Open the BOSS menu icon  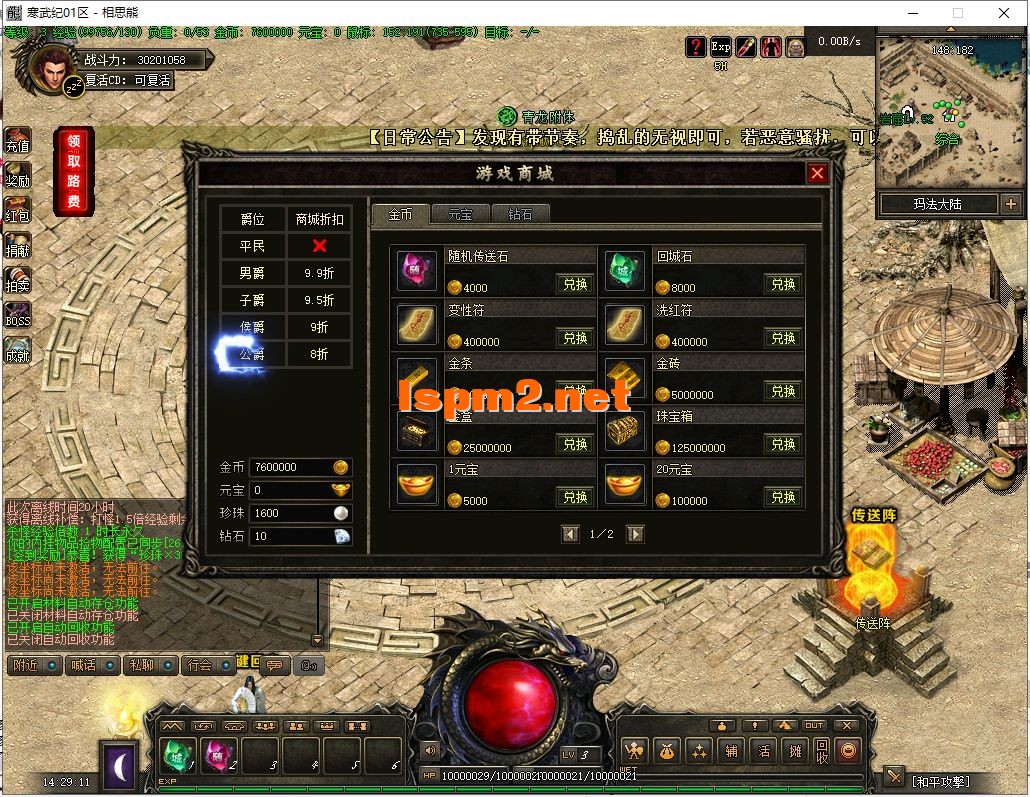tap(18, 316)
